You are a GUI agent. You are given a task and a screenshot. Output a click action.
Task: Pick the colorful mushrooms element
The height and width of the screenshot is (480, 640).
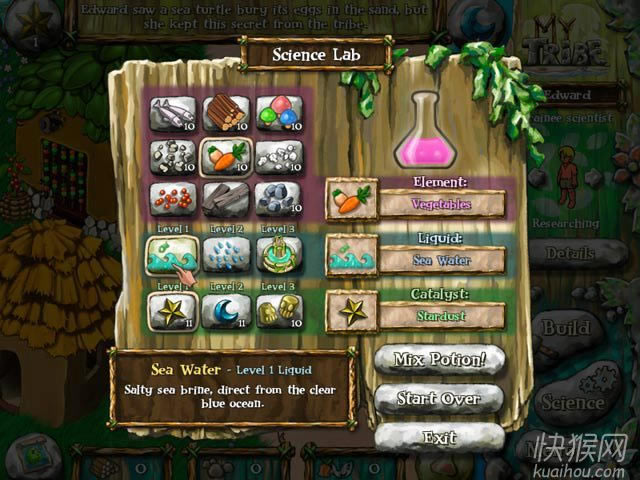[x=277, y=112]
